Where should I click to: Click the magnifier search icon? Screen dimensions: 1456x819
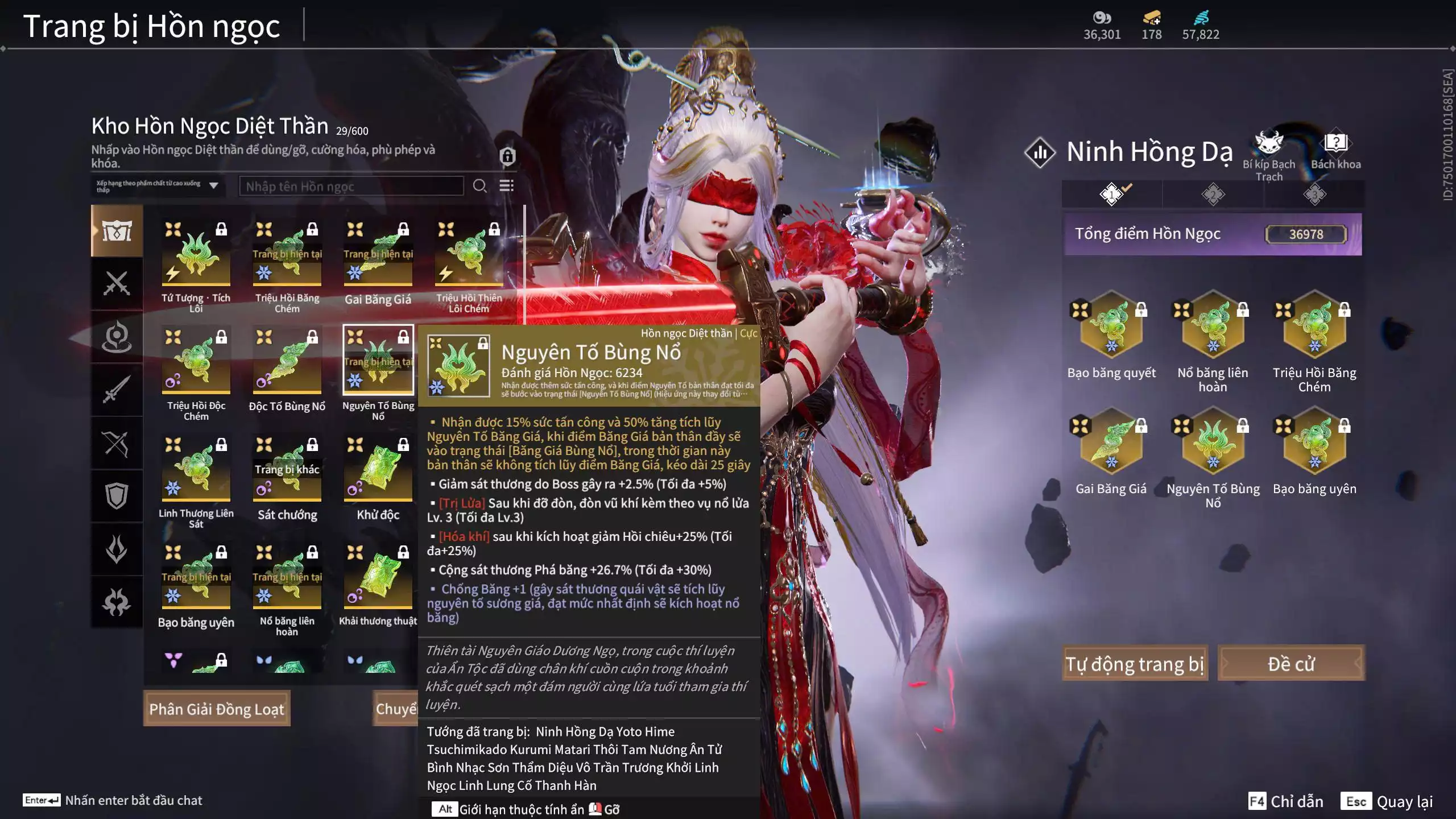coord(479,186)
